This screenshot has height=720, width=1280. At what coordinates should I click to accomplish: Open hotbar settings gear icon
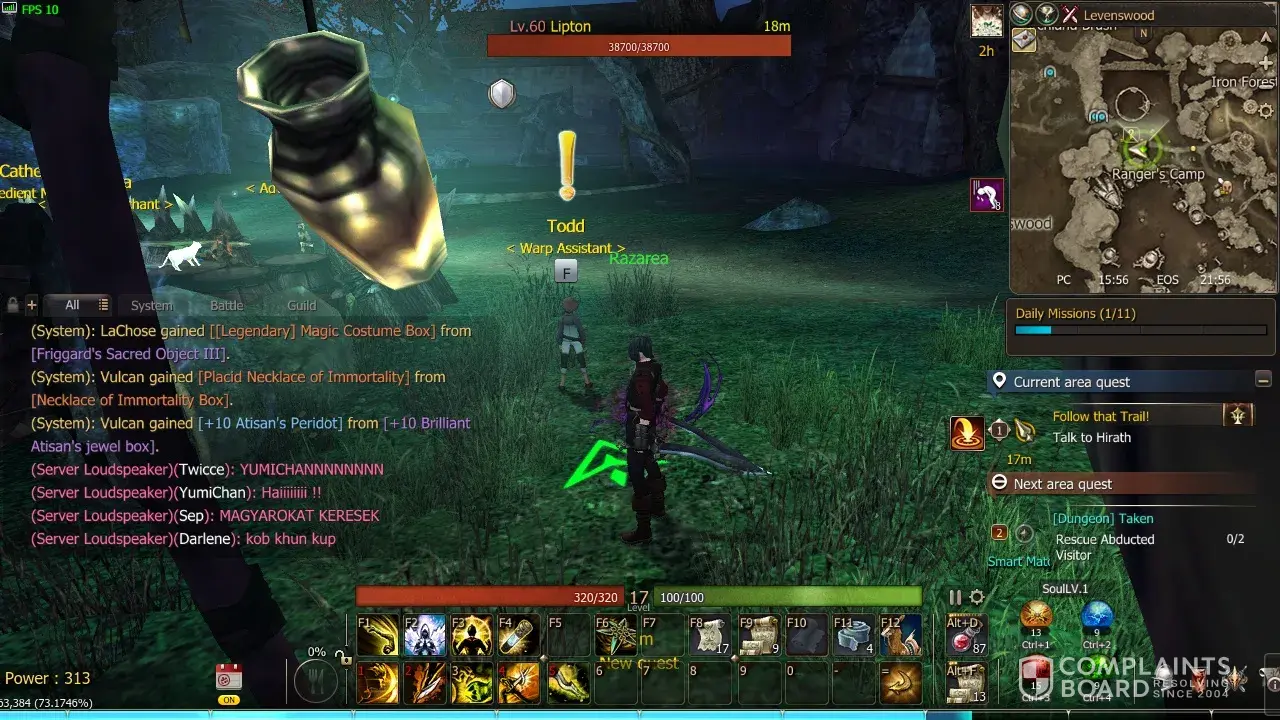(977, 597)
